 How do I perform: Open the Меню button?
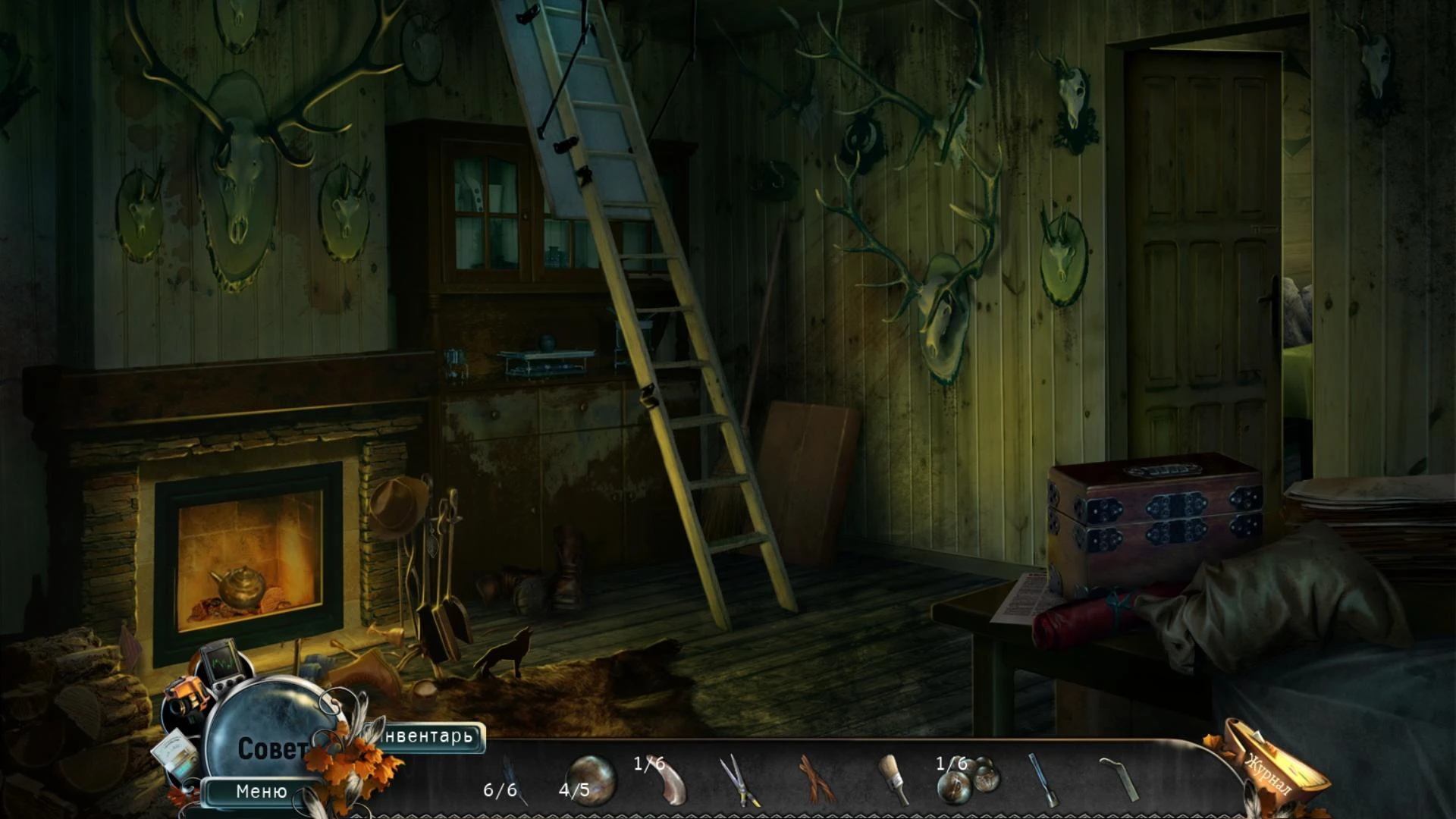coord(262,791)
